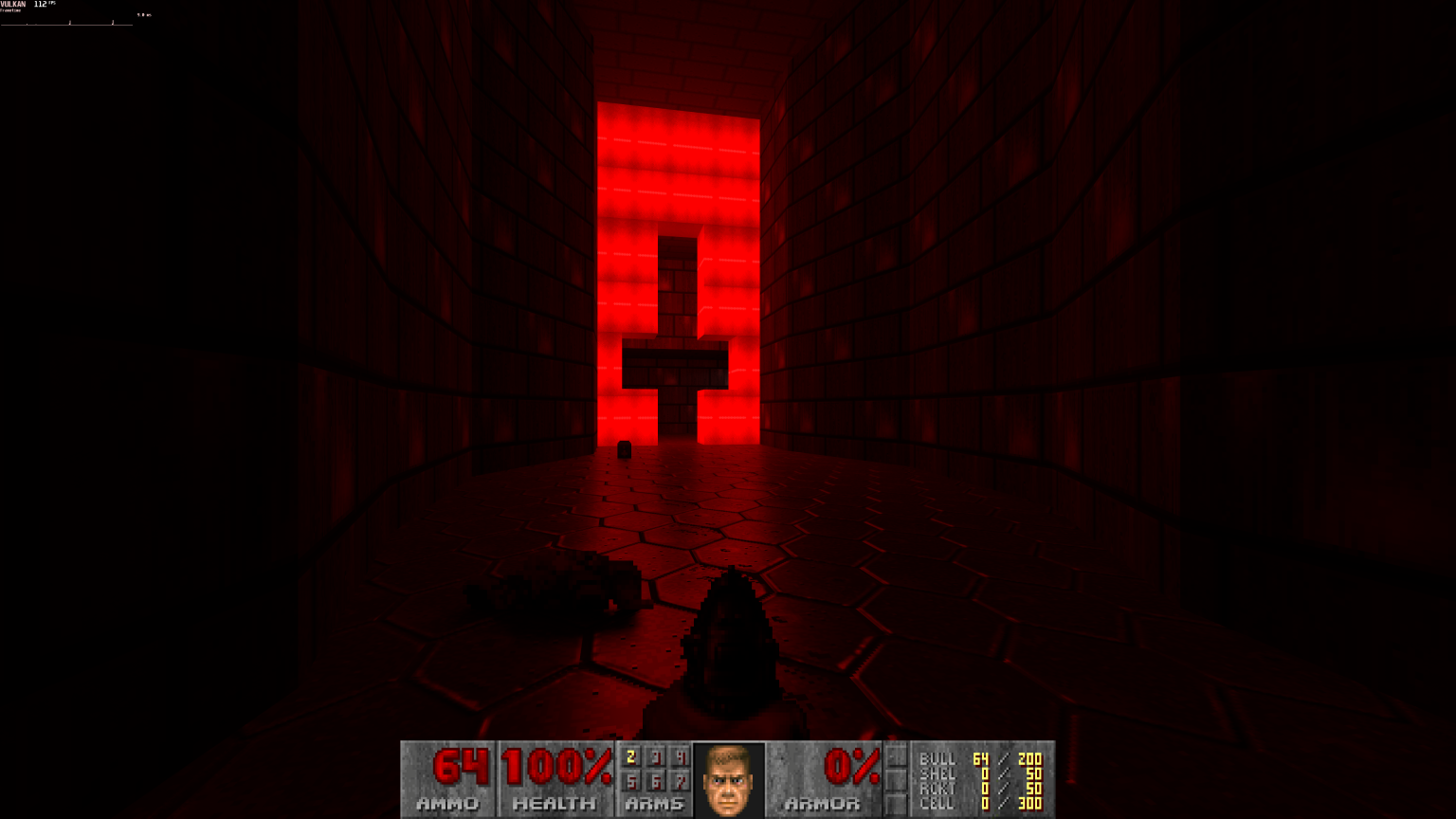Click the small item lying near the red portal

624,448
